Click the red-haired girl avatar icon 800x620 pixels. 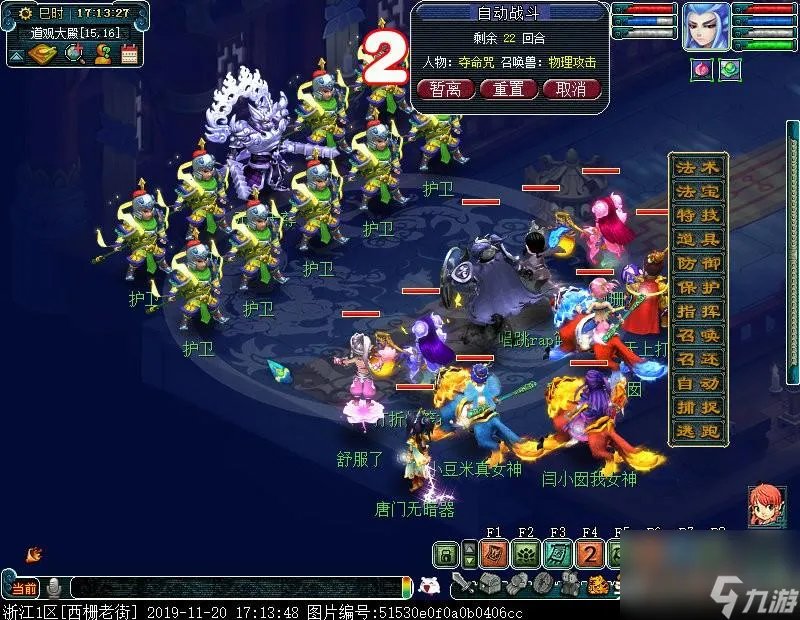point(766,505)
